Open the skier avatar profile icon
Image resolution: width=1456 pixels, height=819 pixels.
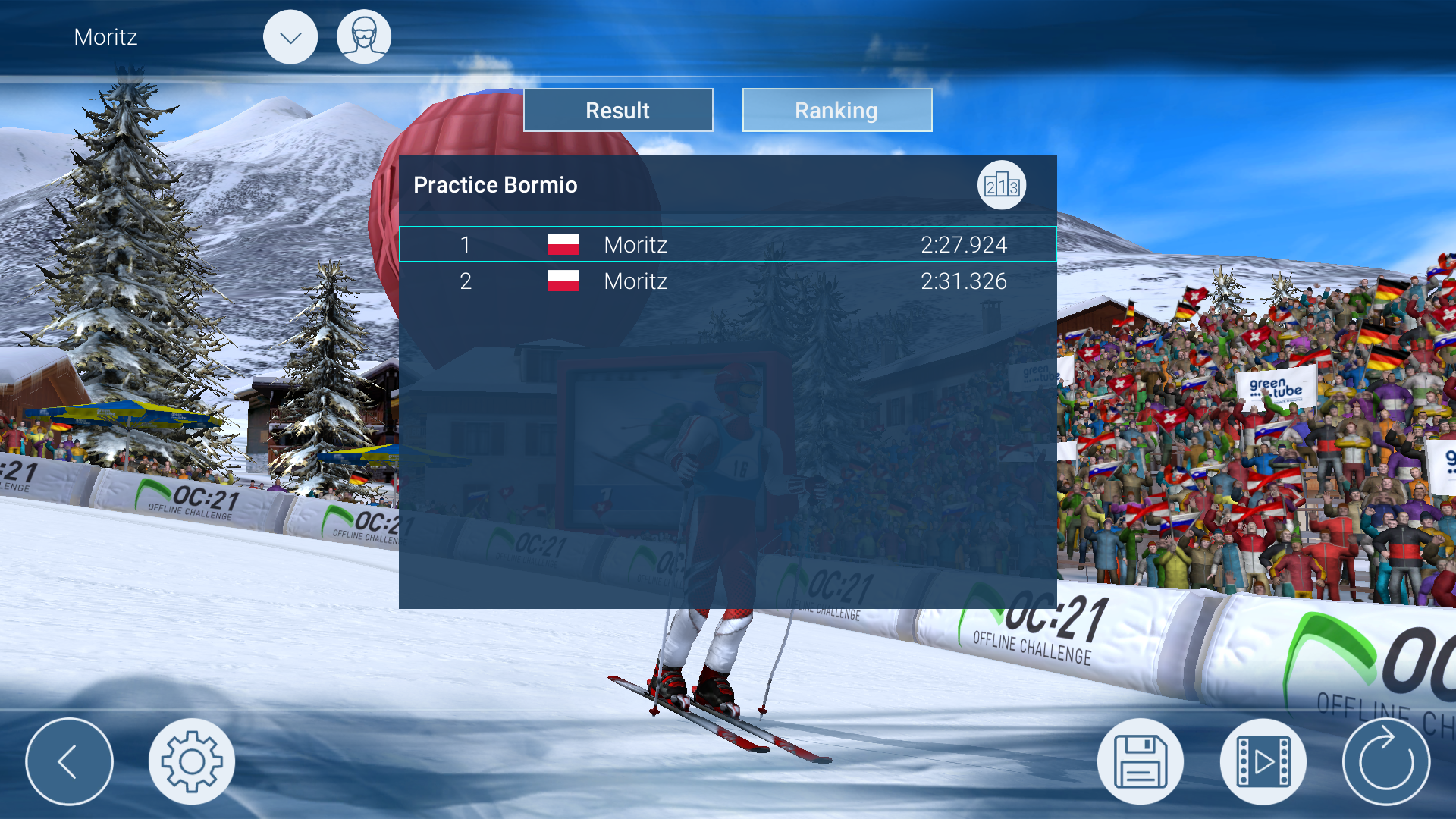click(x=364, y=37)
